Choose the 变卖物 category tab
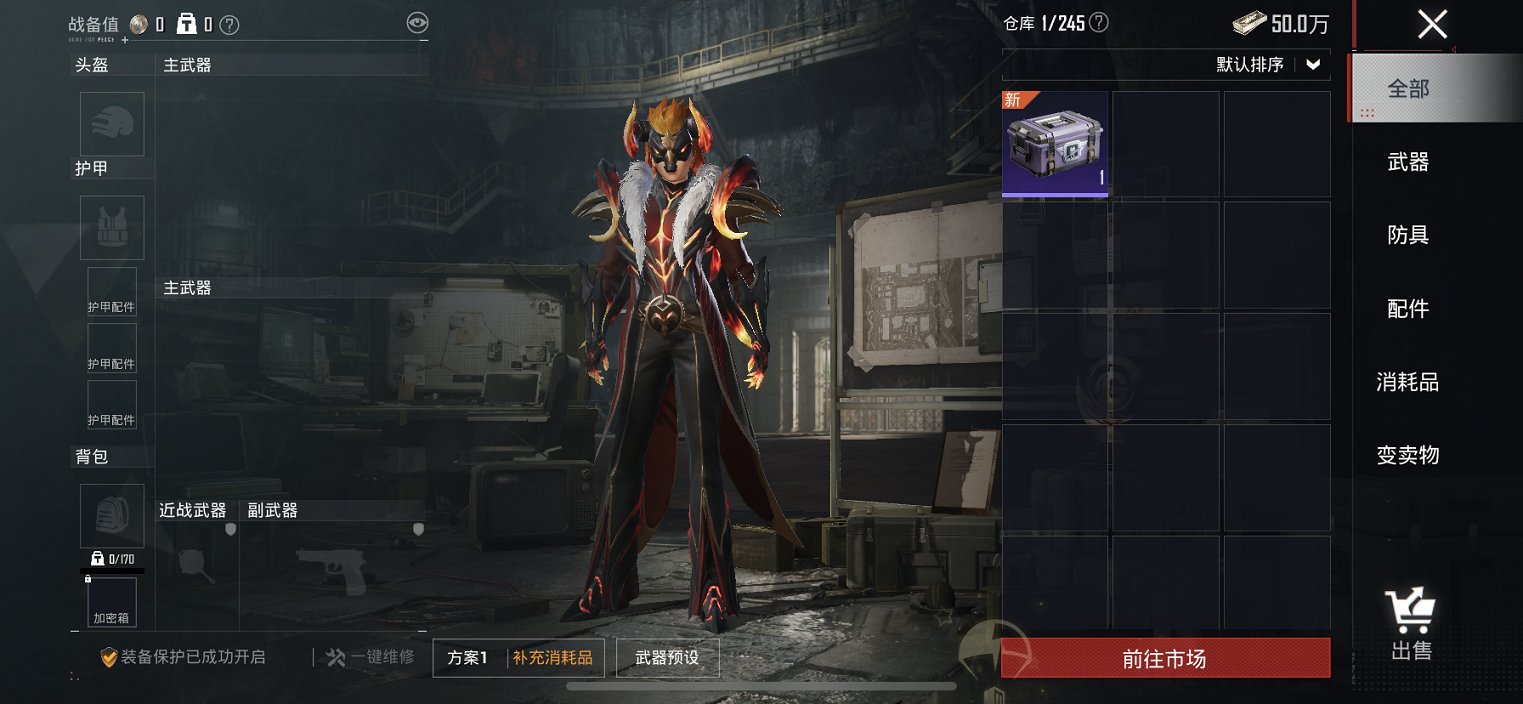 pos(1408,456)
